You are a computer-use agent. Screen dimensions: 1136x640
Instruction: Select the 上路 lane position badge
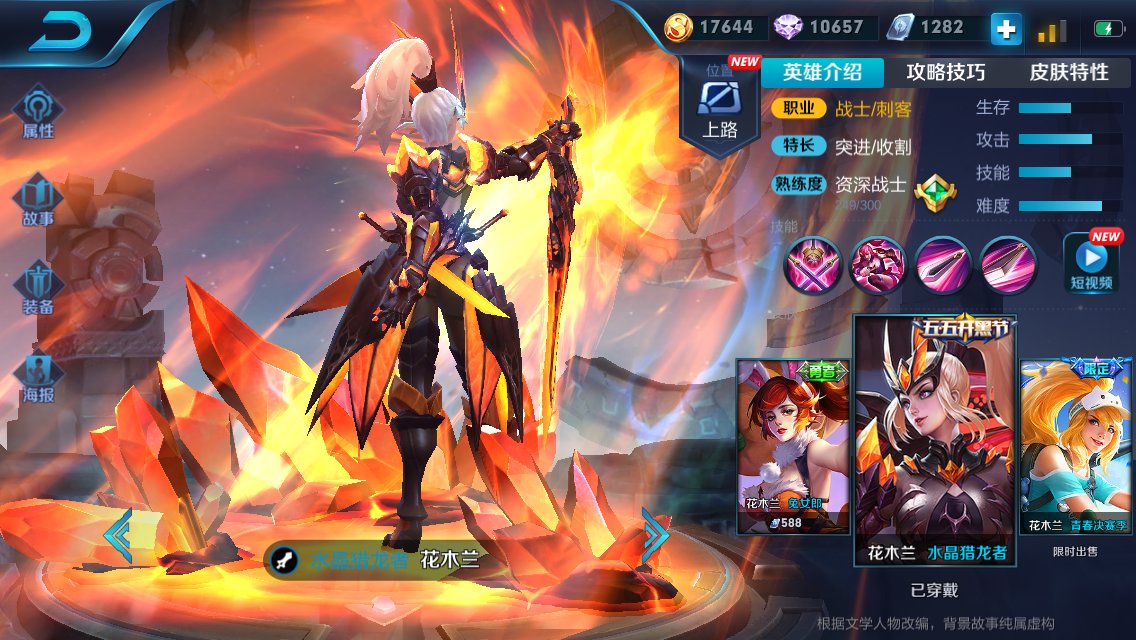pyautogui.click(x=719, y=106)
